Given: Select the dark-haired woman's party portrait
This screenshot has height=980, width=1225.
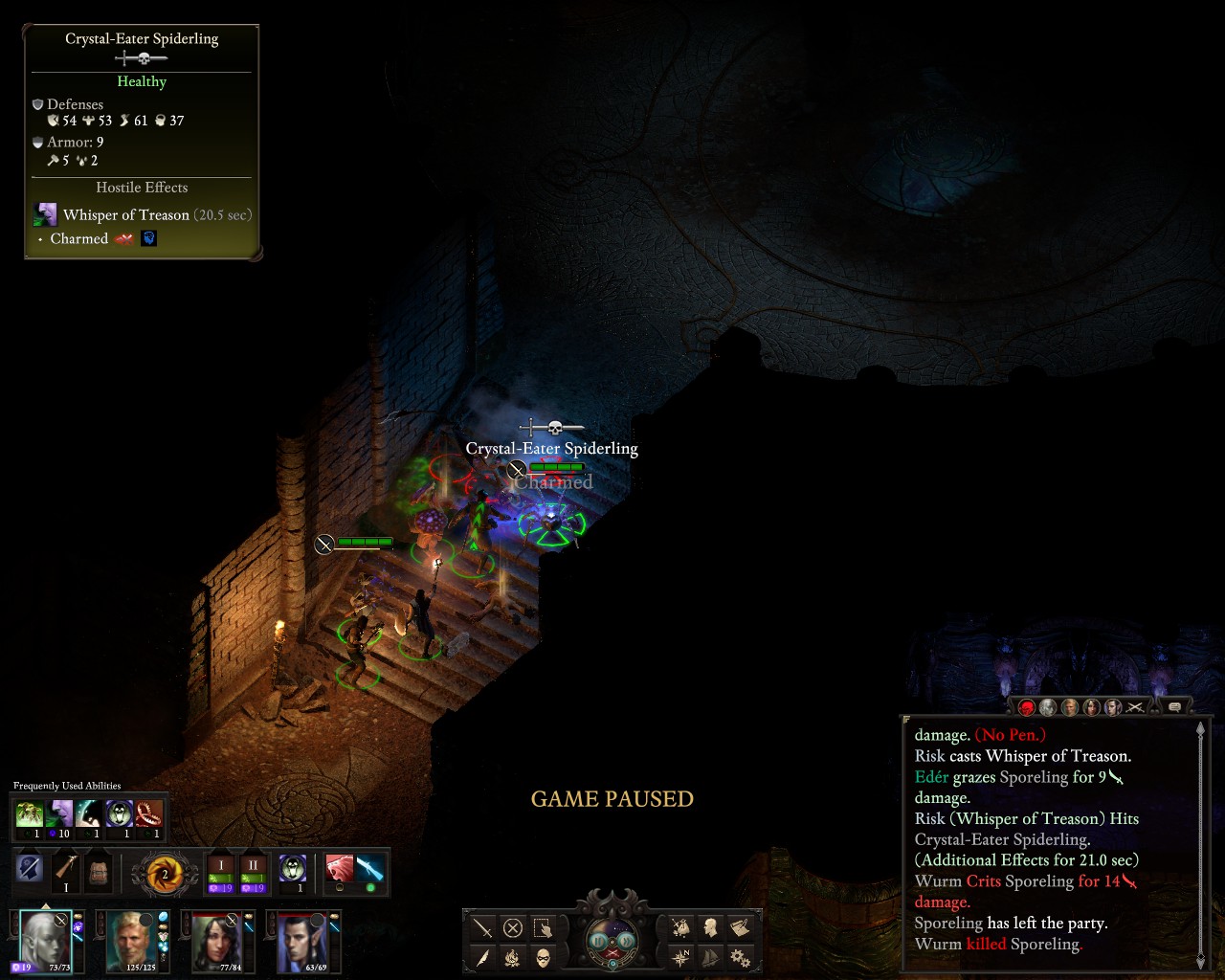Looking at the screenshot, I should (x=217, y=940).
